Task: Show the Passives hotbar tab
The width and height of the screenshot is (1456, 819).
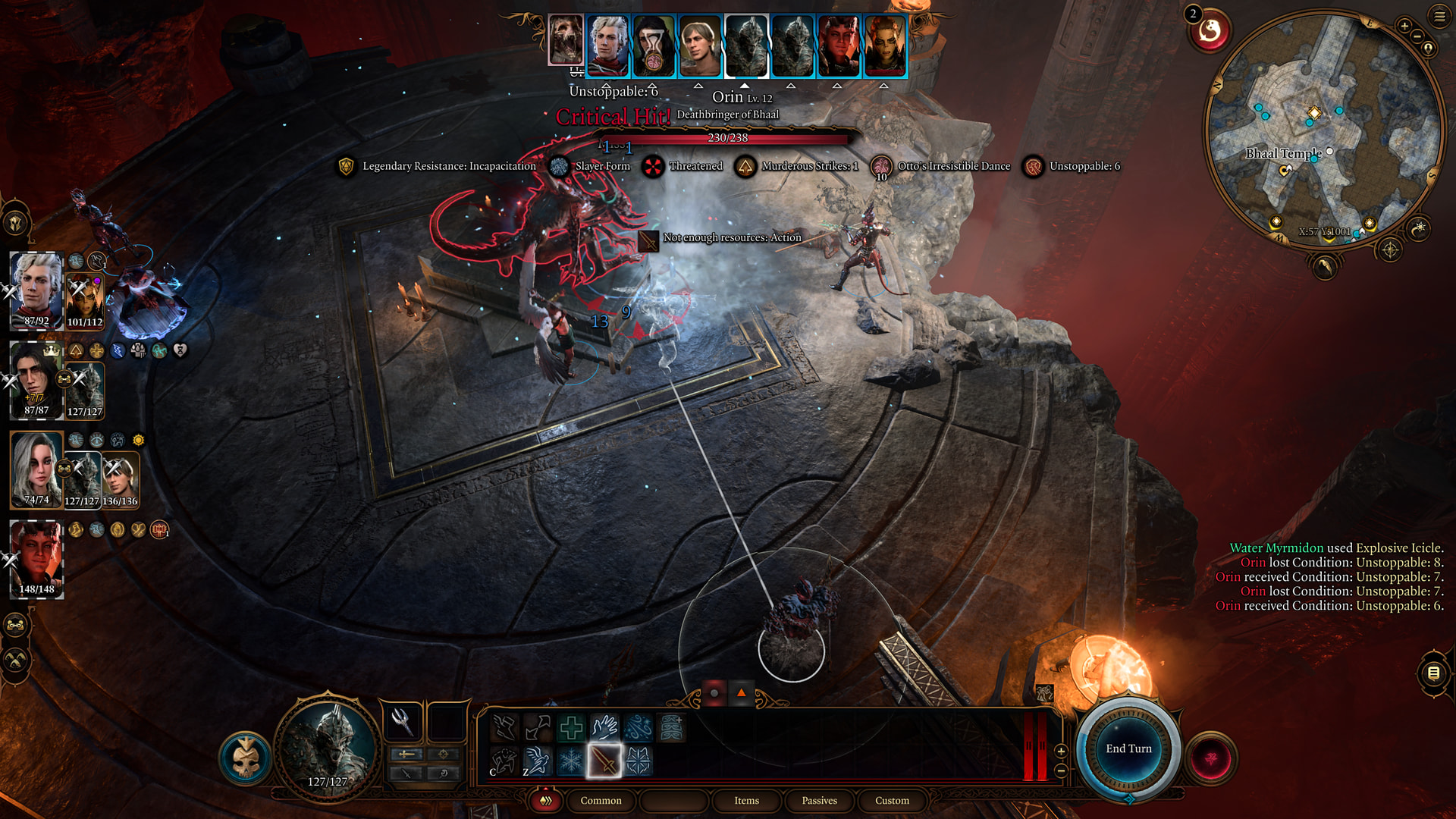Action: 819,801
